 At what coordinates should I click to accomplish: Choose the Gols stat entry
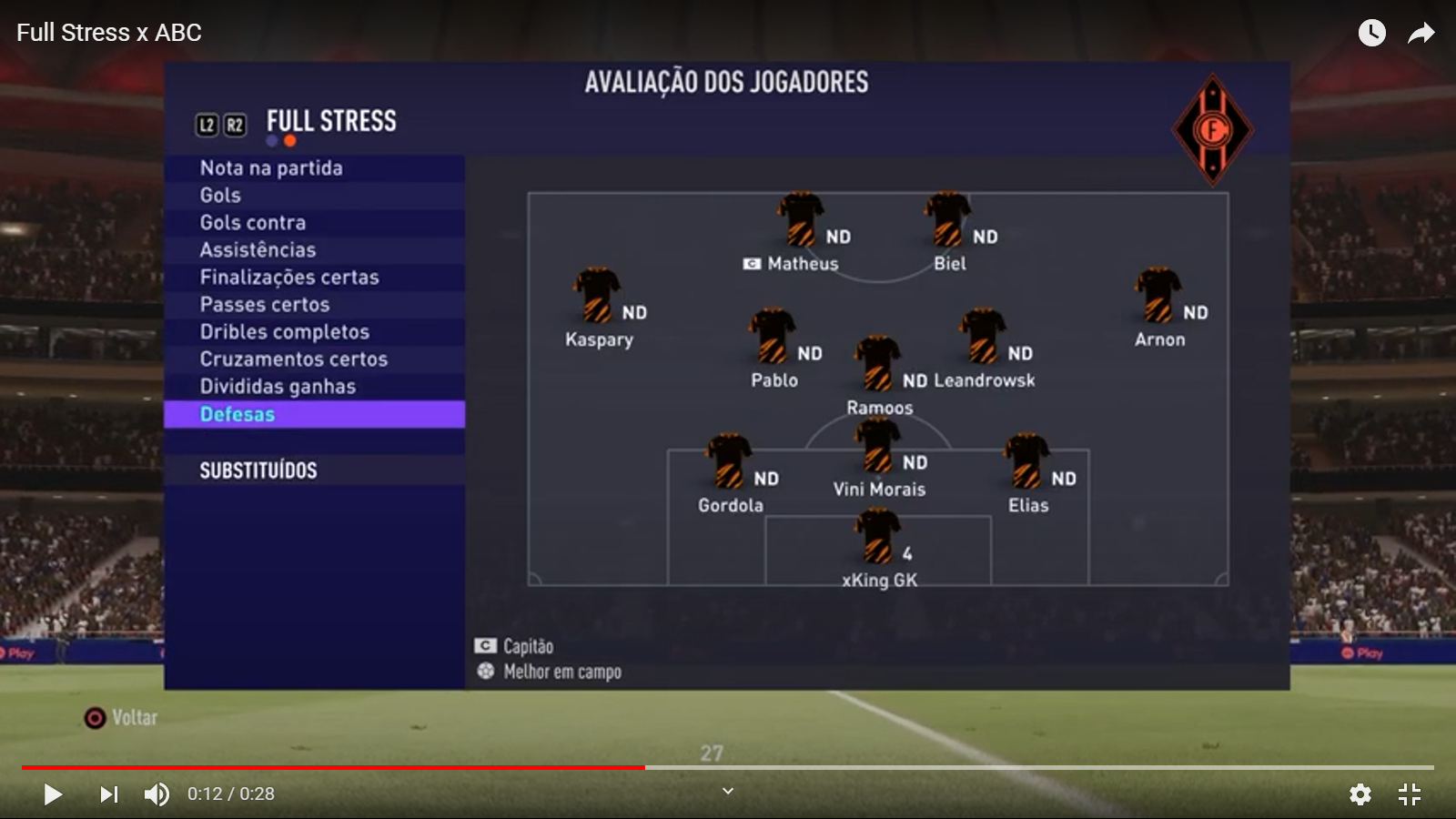coord(220,196)
